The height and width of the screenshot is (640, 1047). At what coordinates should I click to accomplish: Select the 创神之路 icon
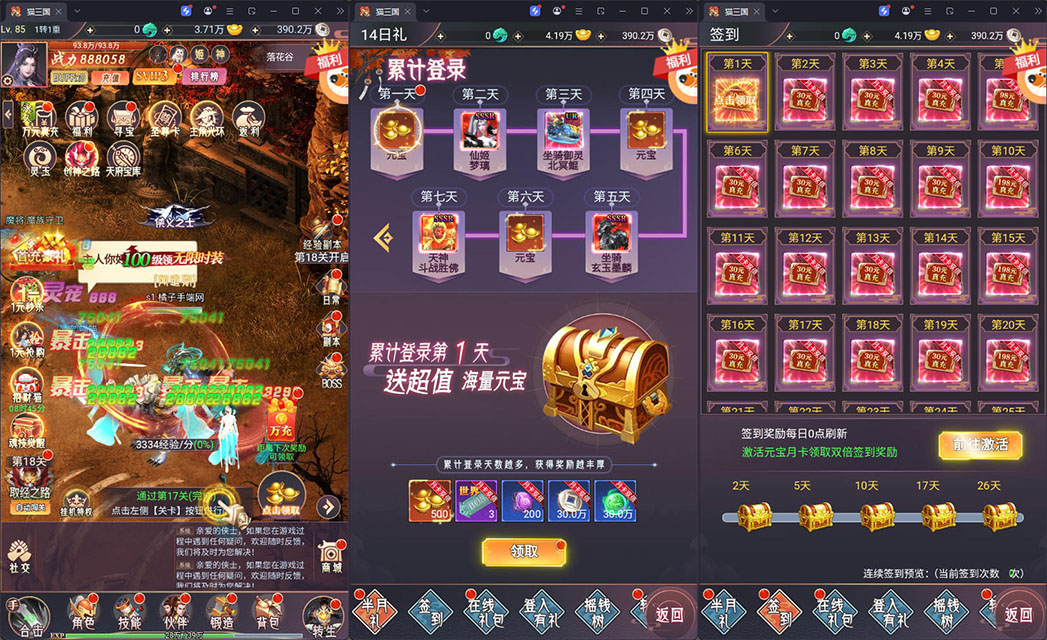[x=82, y=156]
